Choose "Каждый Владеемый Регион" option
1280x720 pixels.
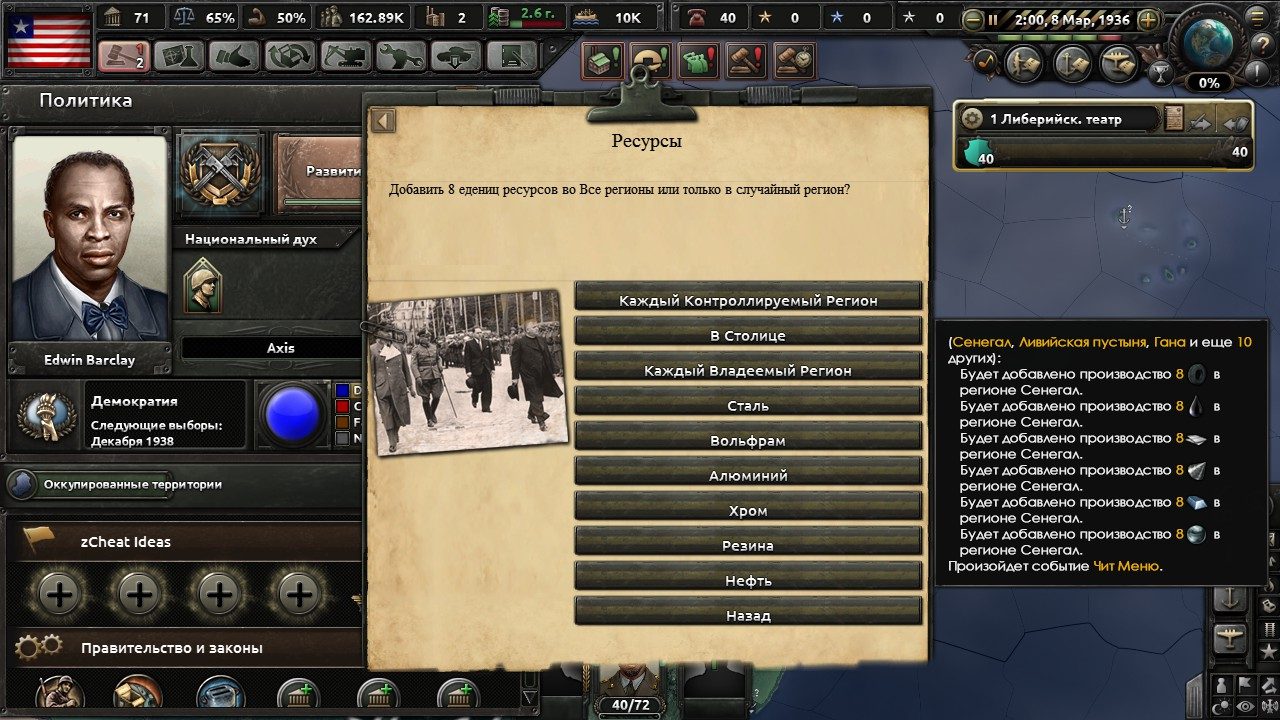pos(748,370)
